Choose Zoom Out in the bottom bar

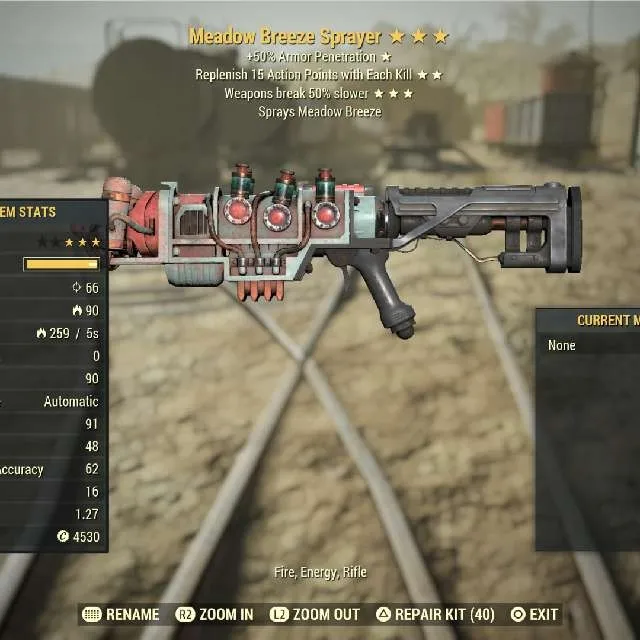316,614
